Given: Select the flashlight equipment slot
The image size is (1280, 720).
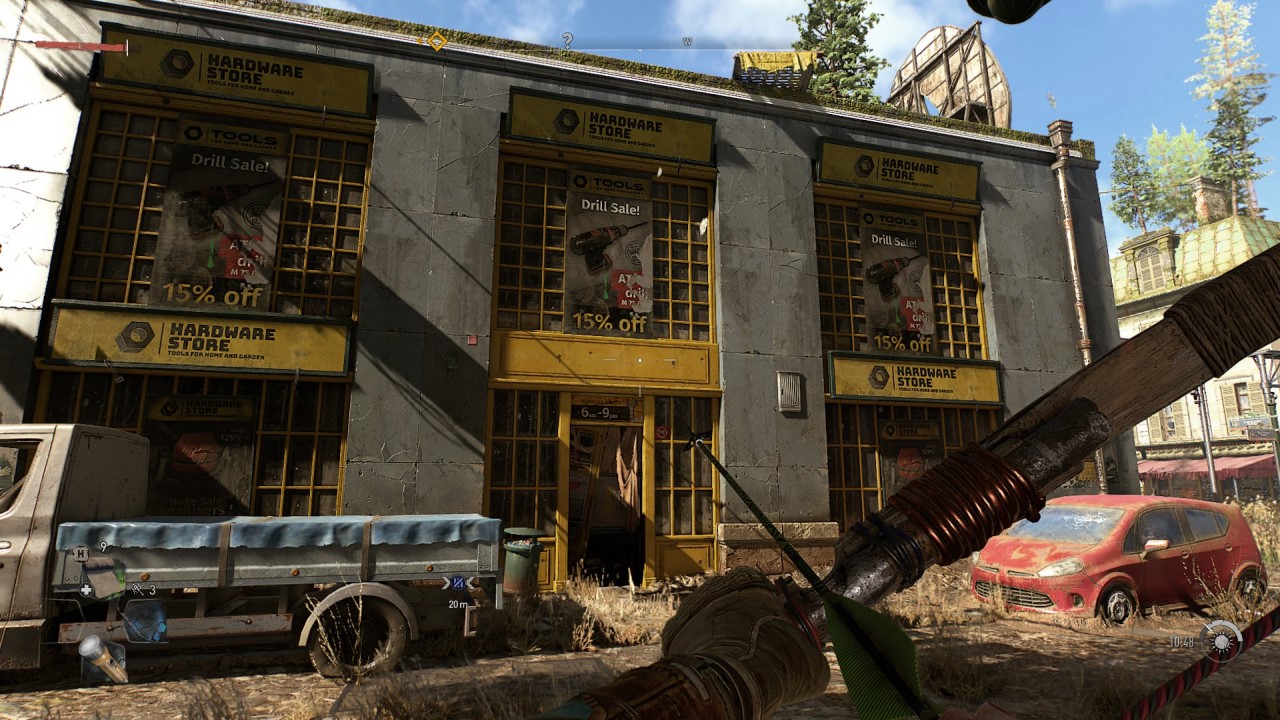Looking at the screenshot, I should 103,657.
